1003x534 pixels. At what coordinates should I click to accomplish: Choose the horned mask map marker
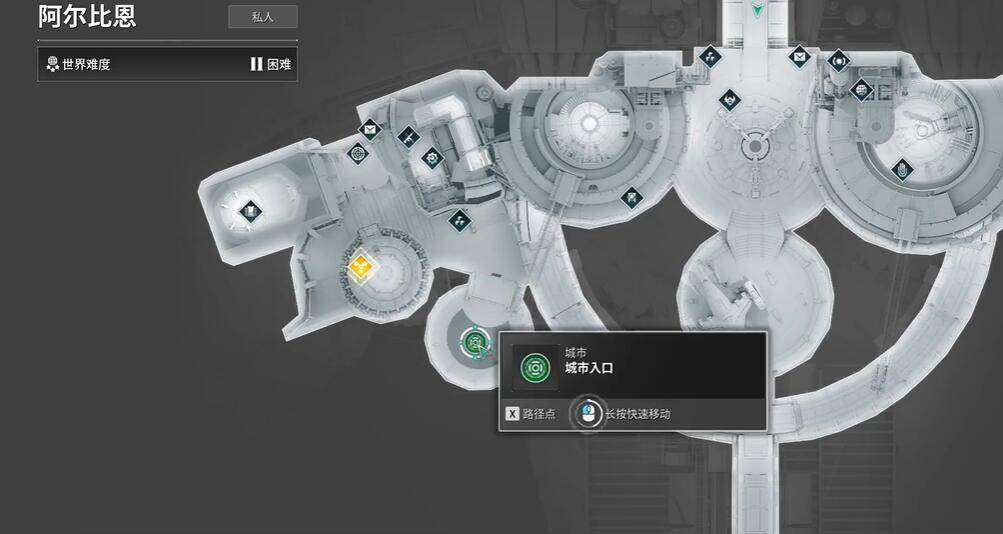click(x=730, y=100)
